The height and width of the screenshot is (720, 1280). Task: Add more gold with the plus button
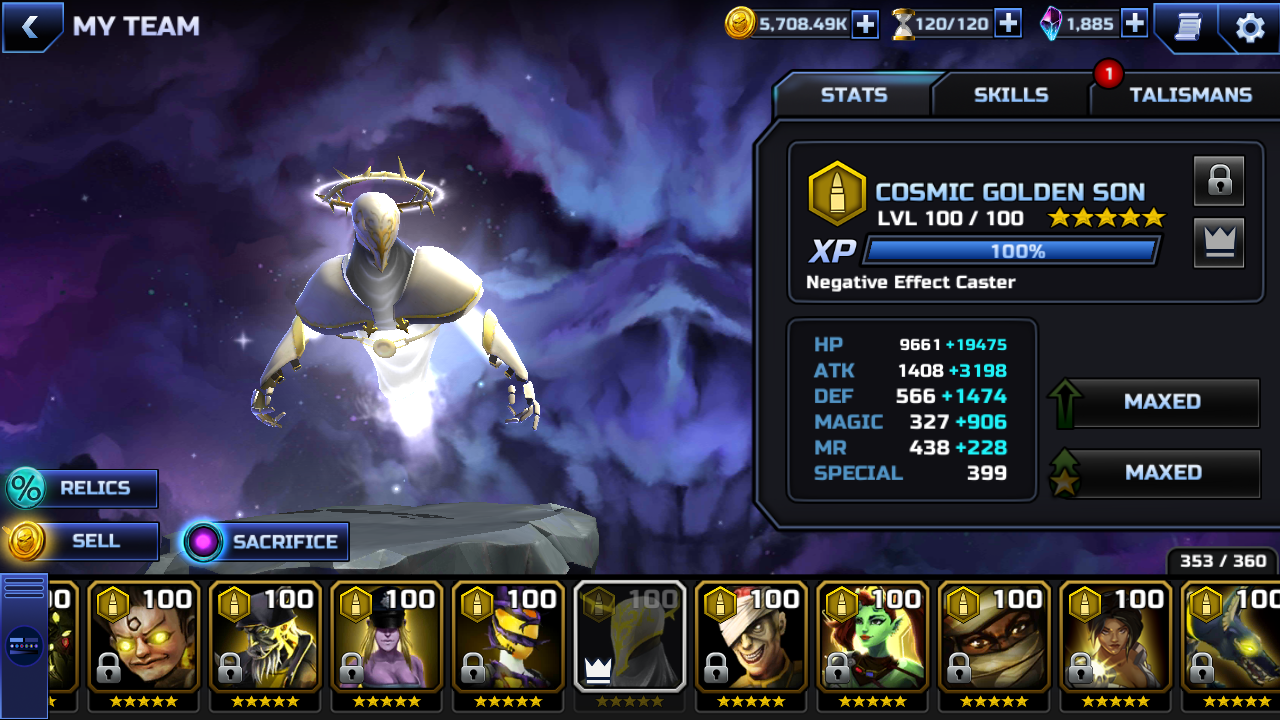pyautogui.click(x=865, y=24)
